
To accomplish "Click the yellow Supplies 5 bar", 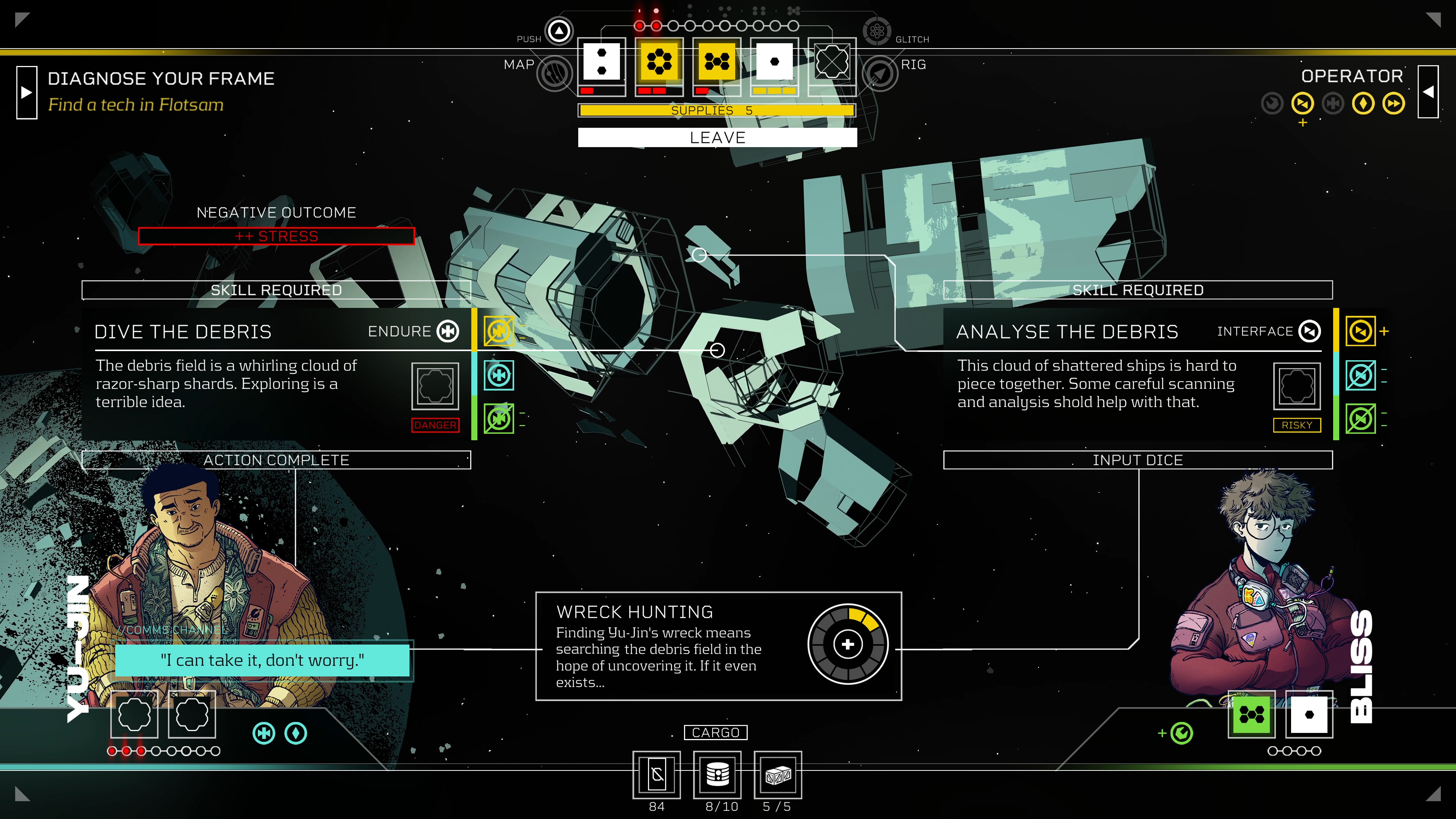I will 717,110.
